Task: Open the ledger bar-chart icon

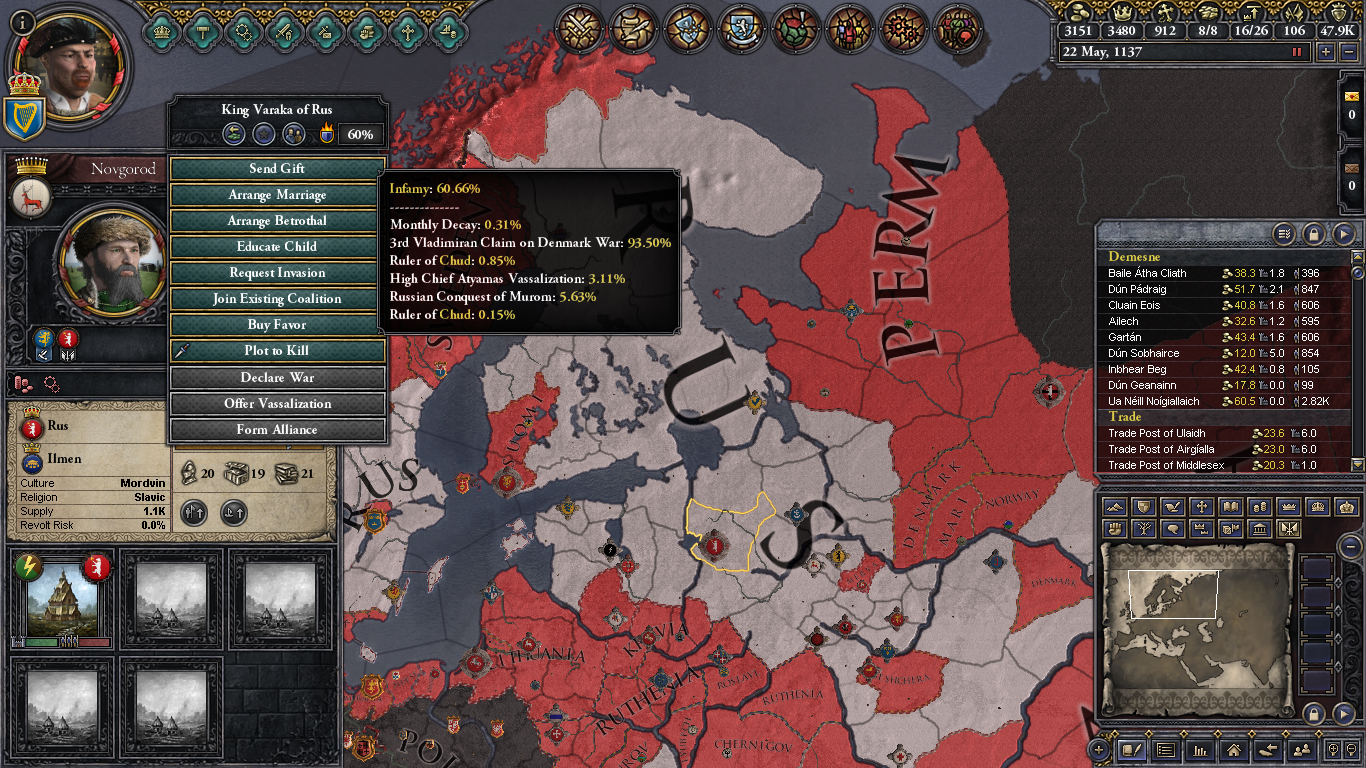Action: coord(1200,751)
